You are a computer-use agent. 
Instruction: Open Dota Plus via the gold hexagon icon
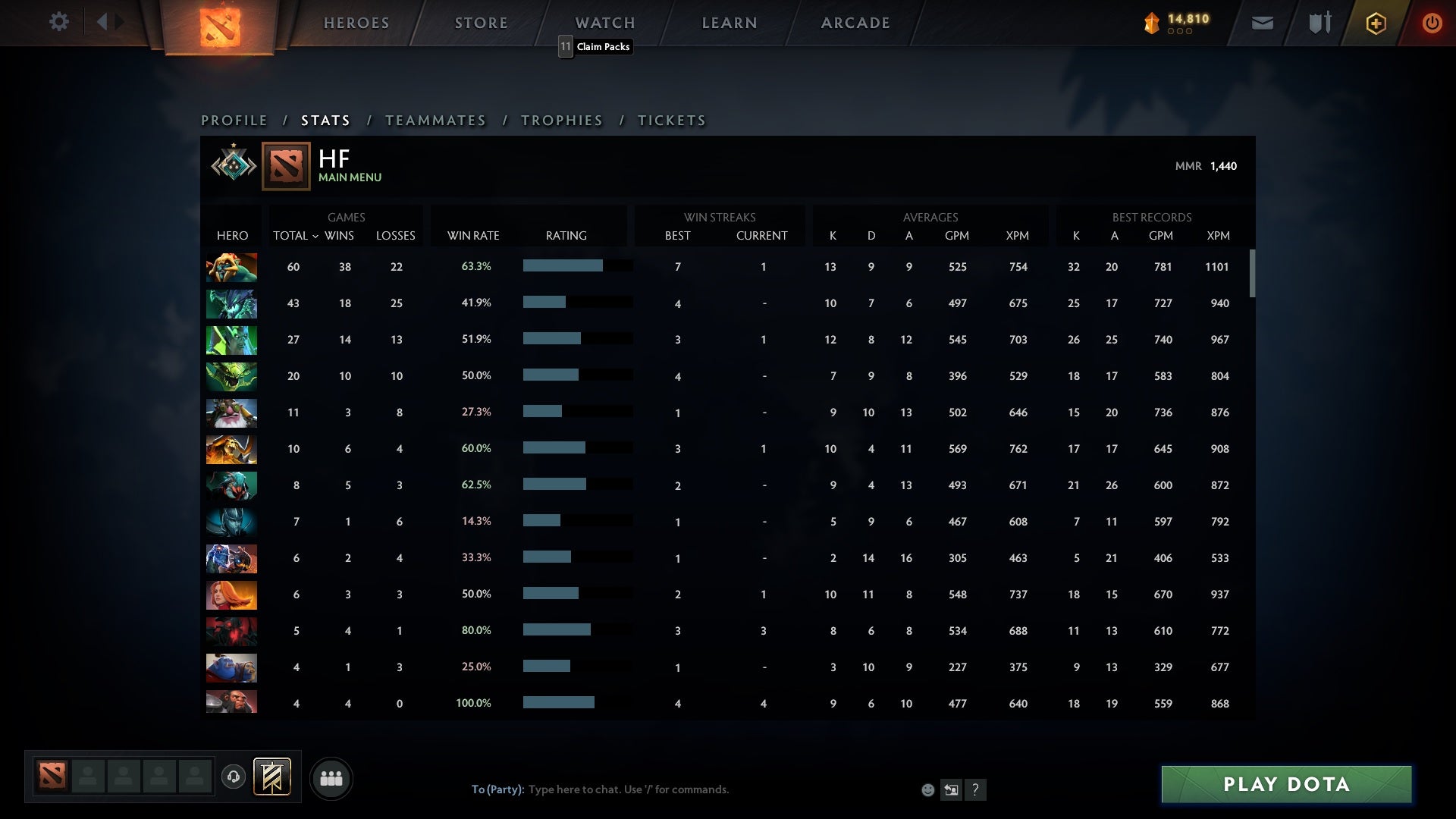[1375, 23]
